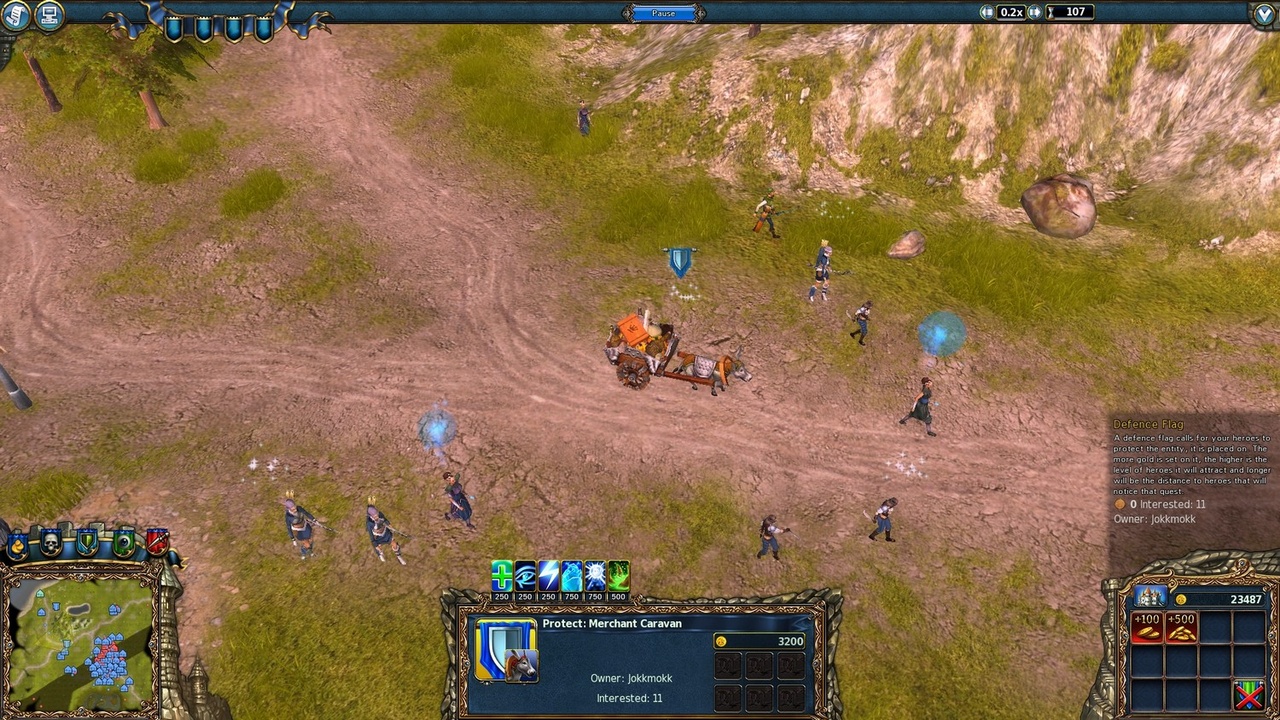Image resolution: width=1280 pixels, height=720 pixels.
Task: Cast the lightning bolt spell
Action: (x=547, y=575)
